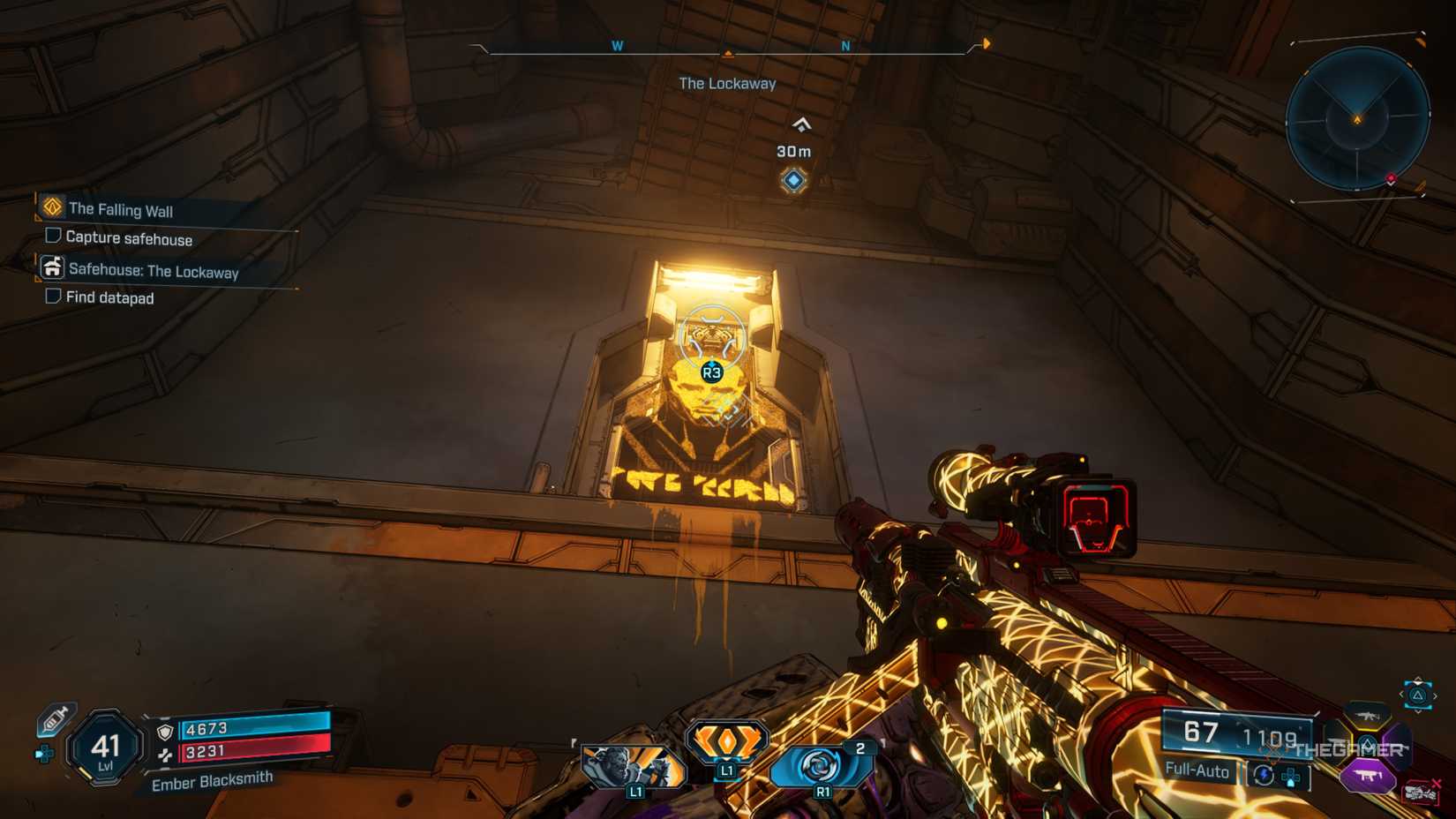This screenshot has width=1456, height=819.
Task: Expand the down chevron under the gadget icon
Action: 1417,710
